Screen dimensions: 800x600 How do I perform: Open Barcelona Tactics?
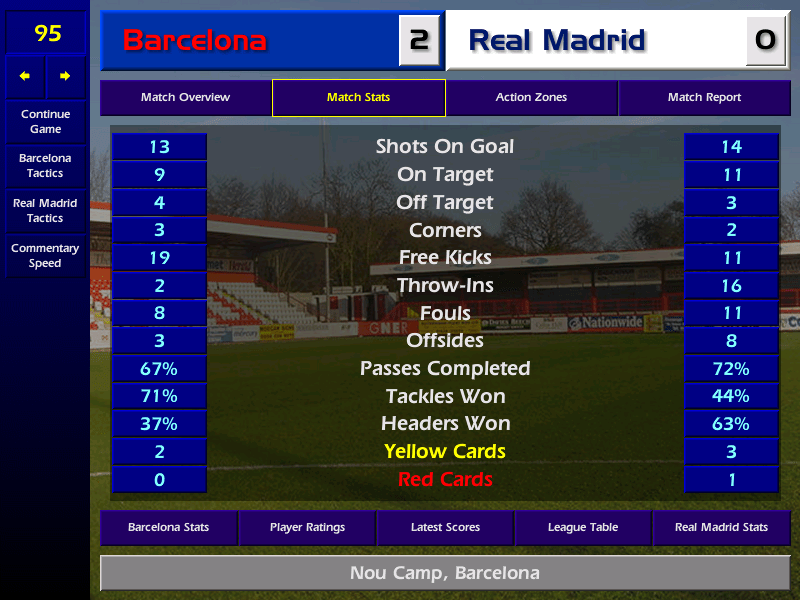click(45, 166)
